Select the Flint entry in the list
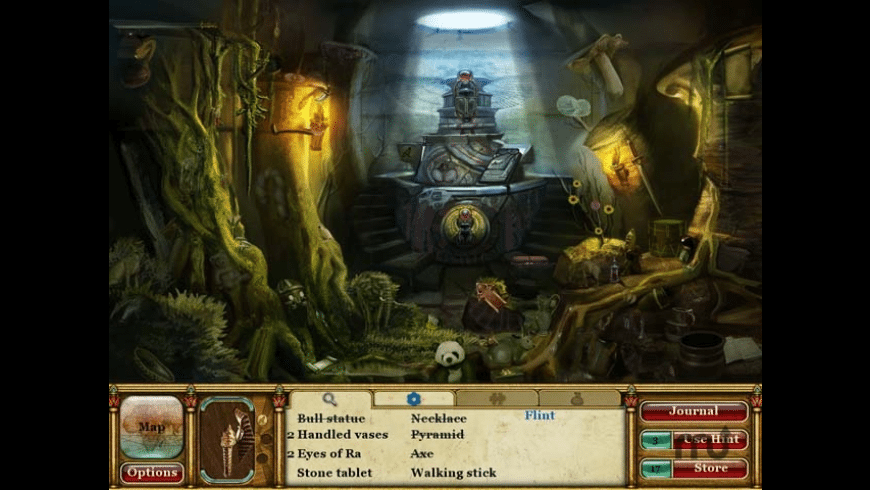Image resolution: width=870 pixels, height=490 pixels. (539, 416)
